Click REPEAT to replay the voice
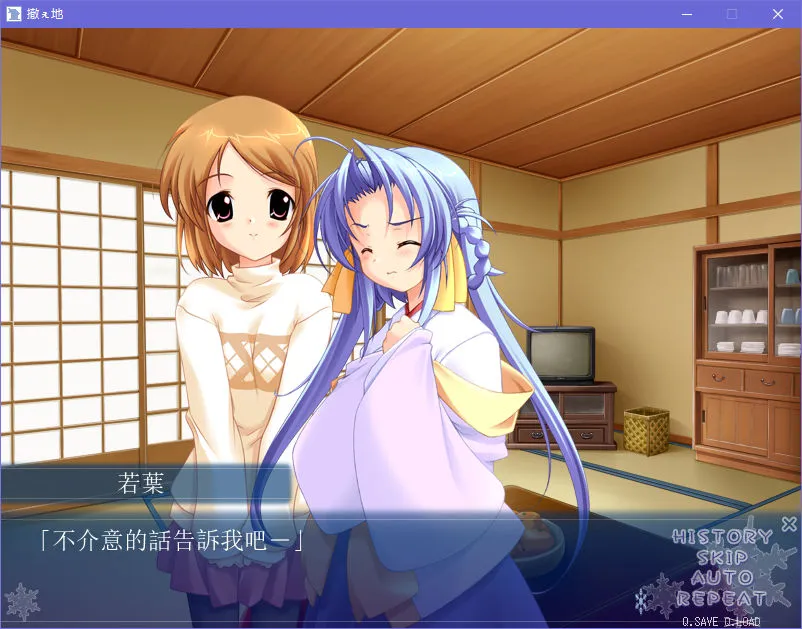Image resolution: width=802 pixels, height=629 pixels. [721, 599]
